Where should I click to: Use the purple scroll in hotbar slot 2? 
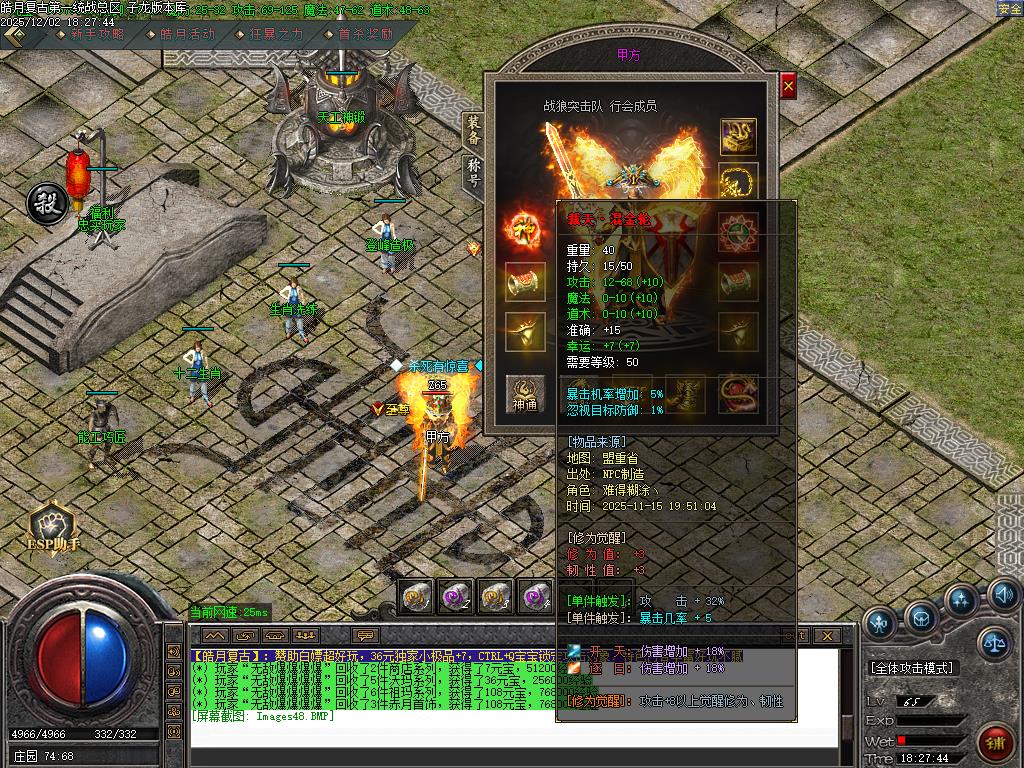[456, 597]
